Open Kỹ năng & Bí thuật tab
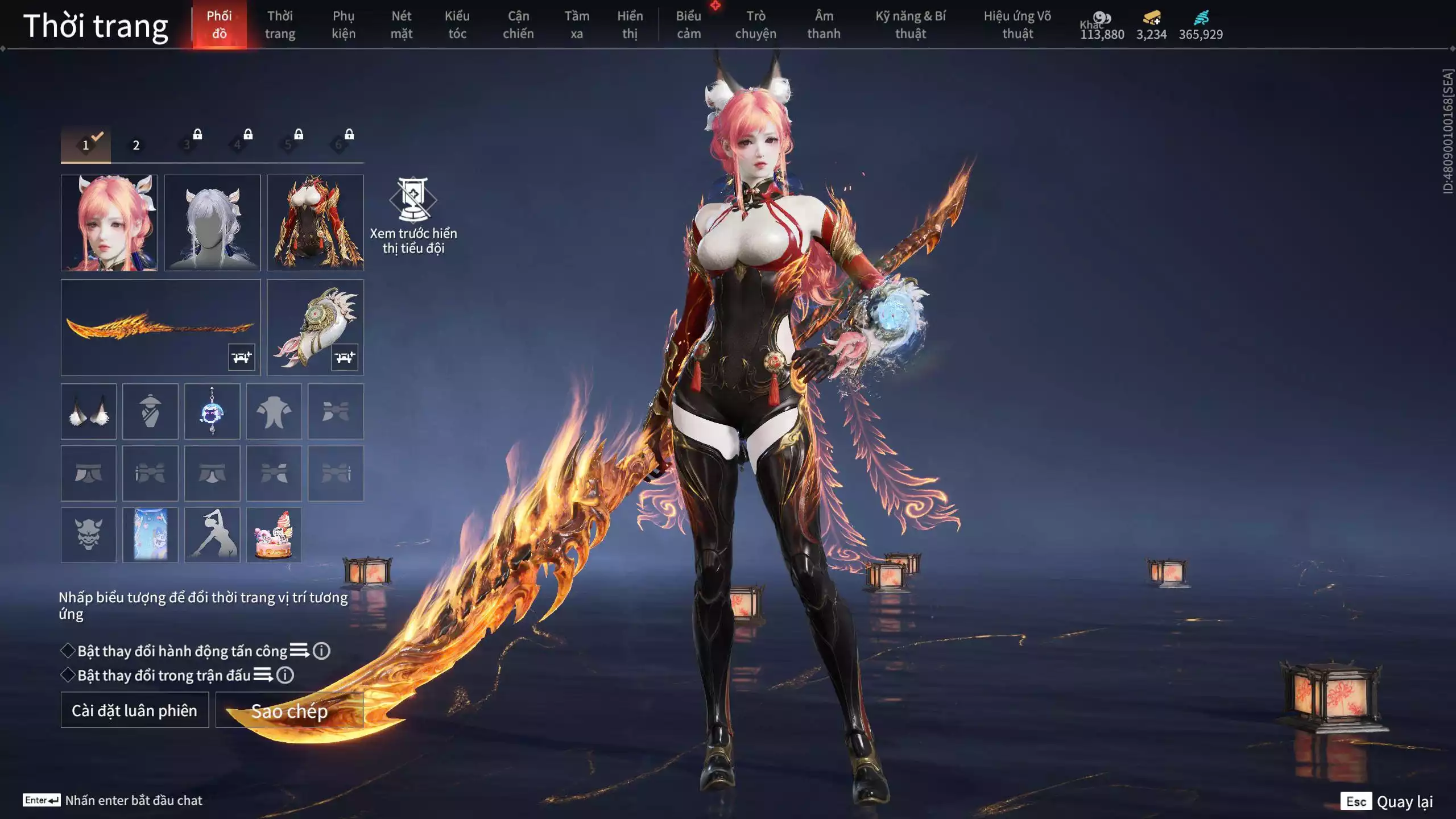1456x819 pixels. click(x=910, y=25)
